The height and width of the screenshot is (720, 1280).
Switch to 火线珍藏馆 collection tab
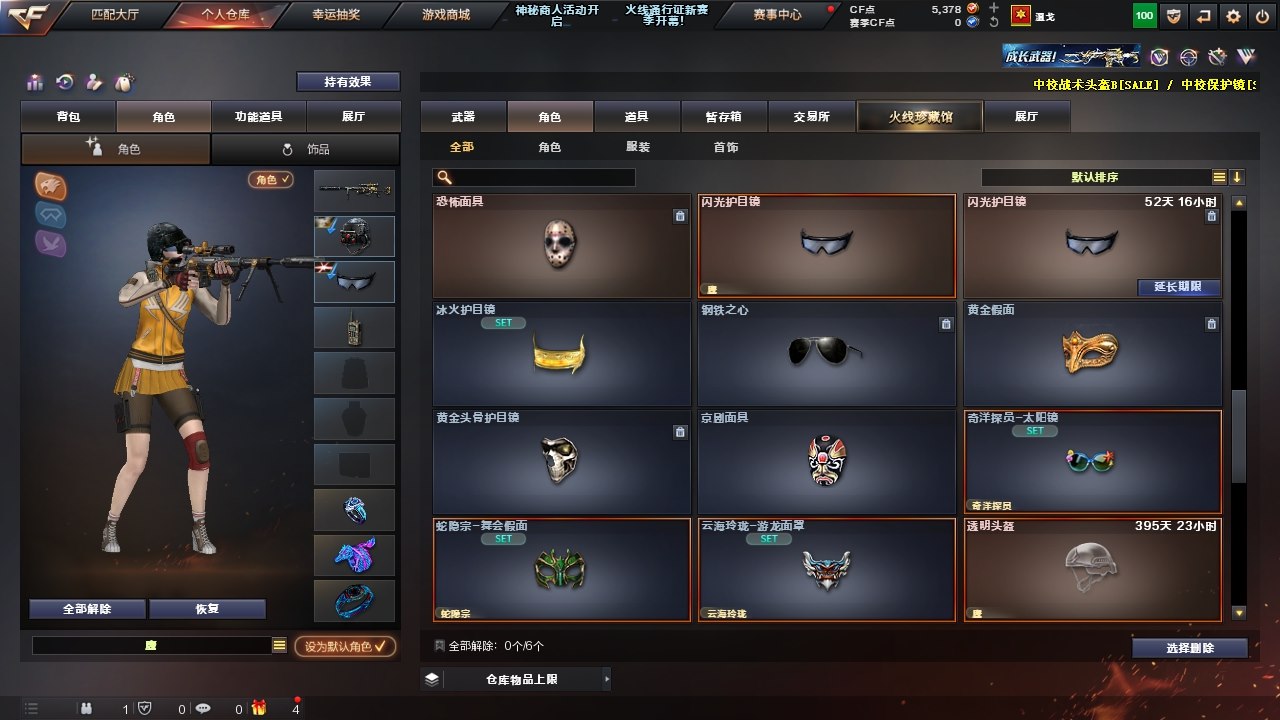tap(920, 117)
